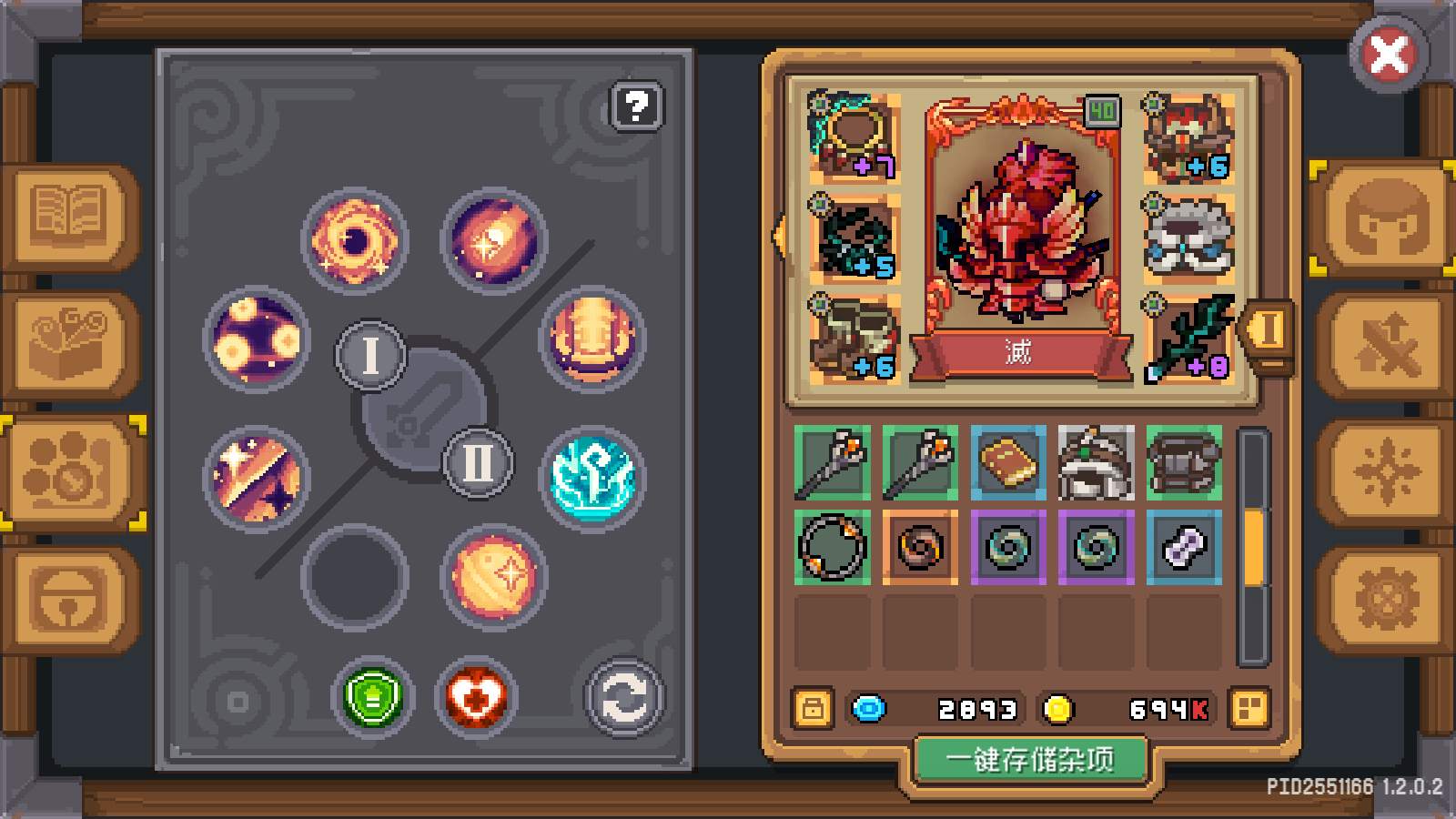This screenshot has height=819, width=1456.
Task: Toggle skill loadout slot II
Action: [x=477, y=463]
